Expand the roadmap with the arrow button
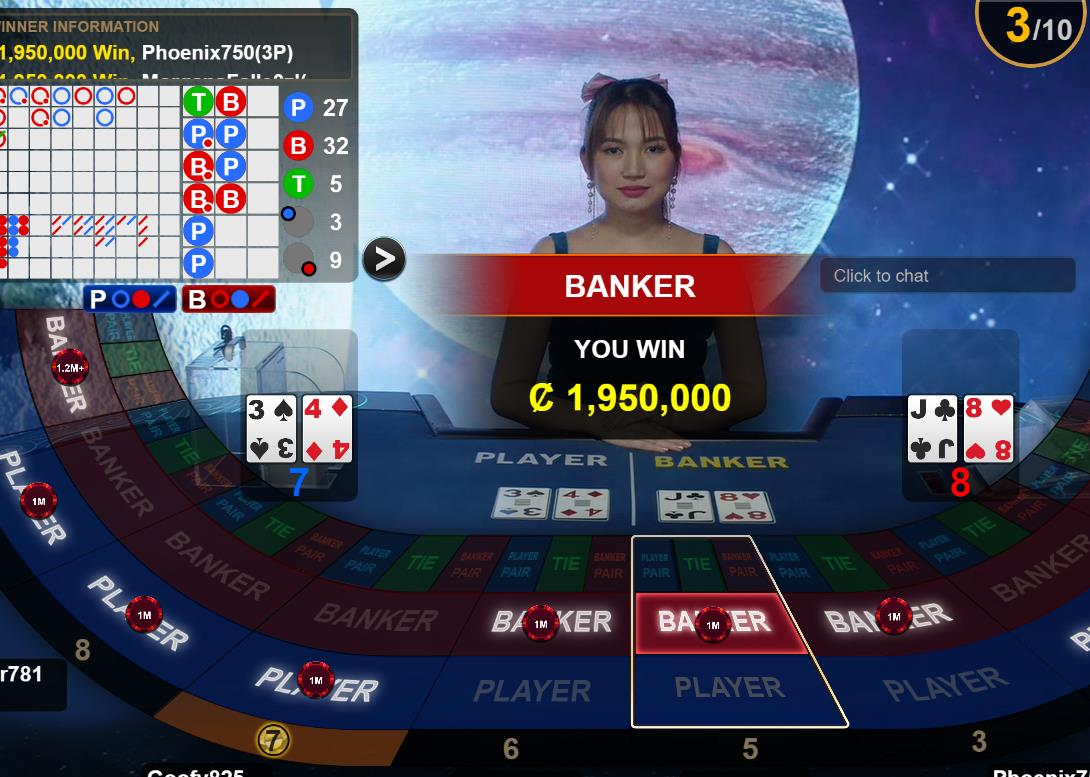The height and width of the screenshot is (777, 1090). click(x=384, y=259)
